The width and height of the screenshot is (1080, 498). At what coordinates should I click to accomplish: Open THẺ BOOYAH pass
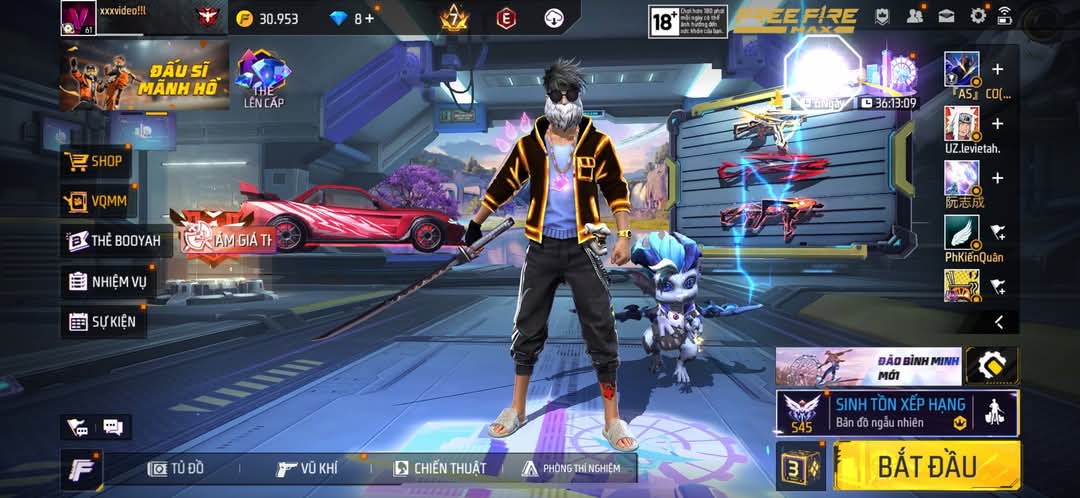click(113, 241)
